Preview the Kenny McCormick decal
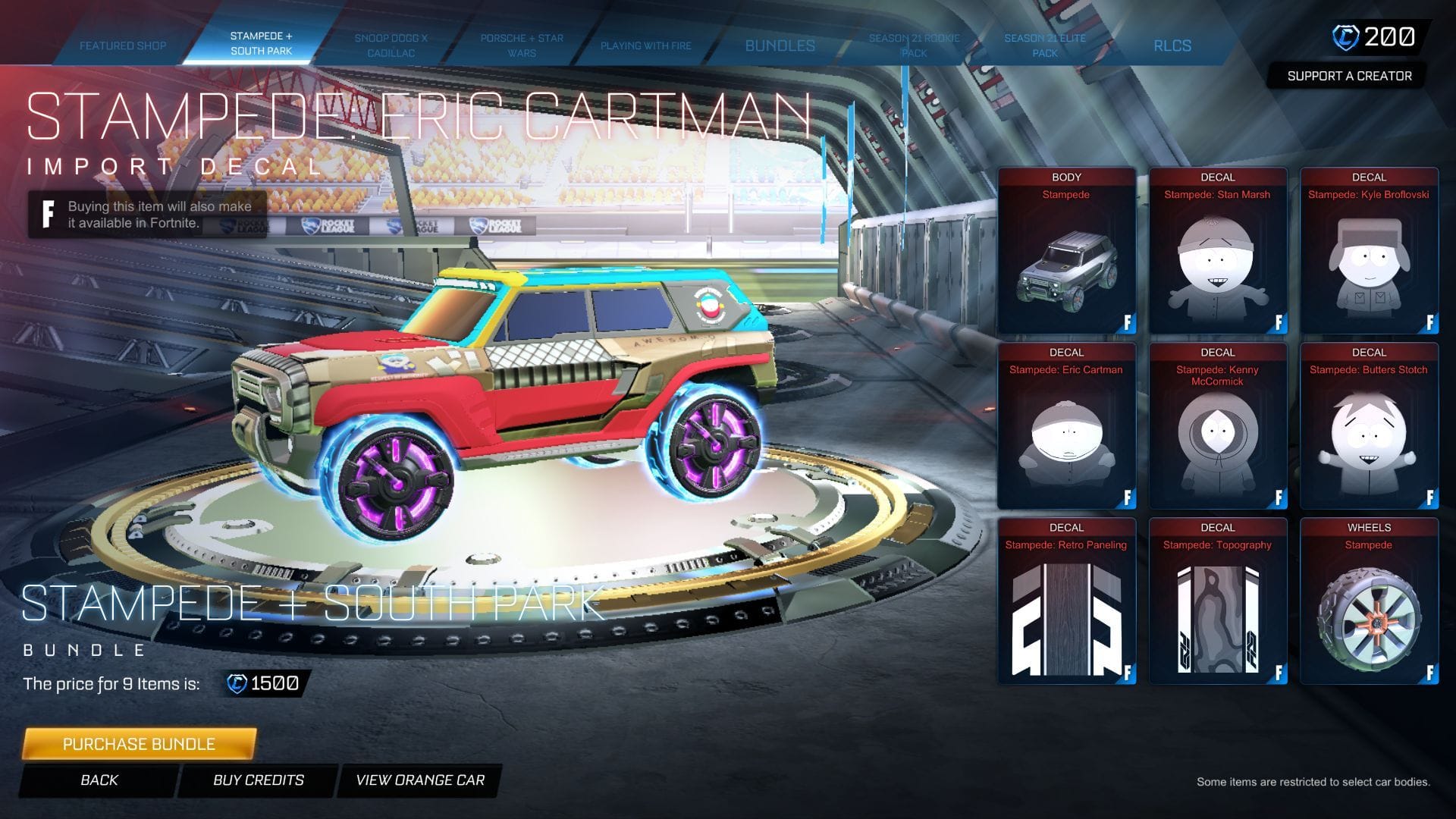This screenshot has width=1456, height=819. (x=1218, y=427)
